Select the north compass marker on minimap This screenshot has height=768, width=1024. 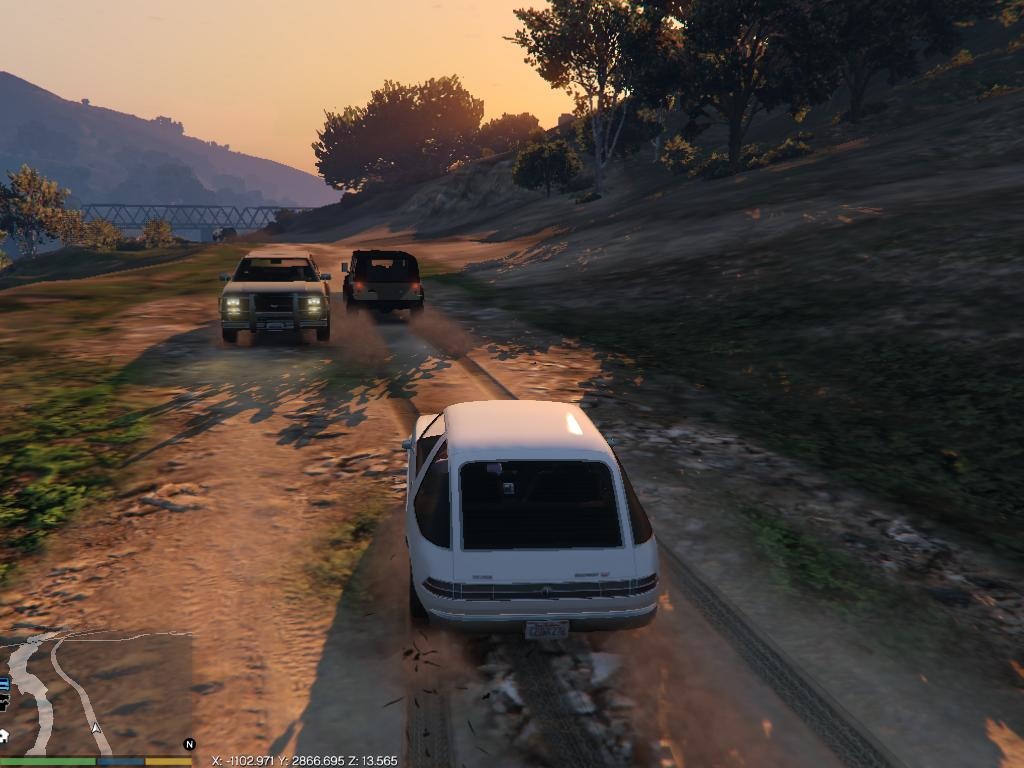pos(189,744)
